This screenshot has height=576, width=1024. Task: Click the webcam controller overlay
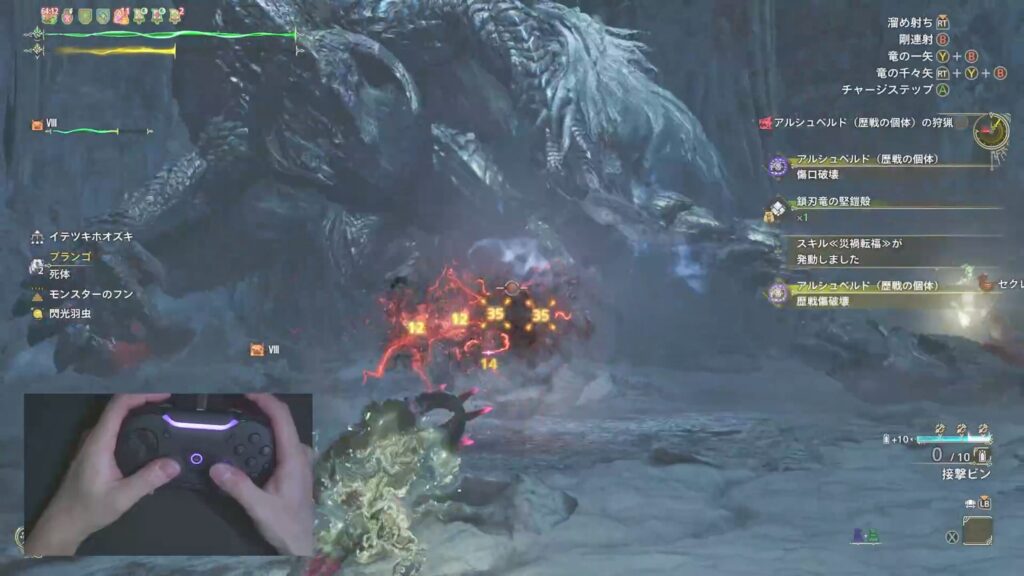168,474
